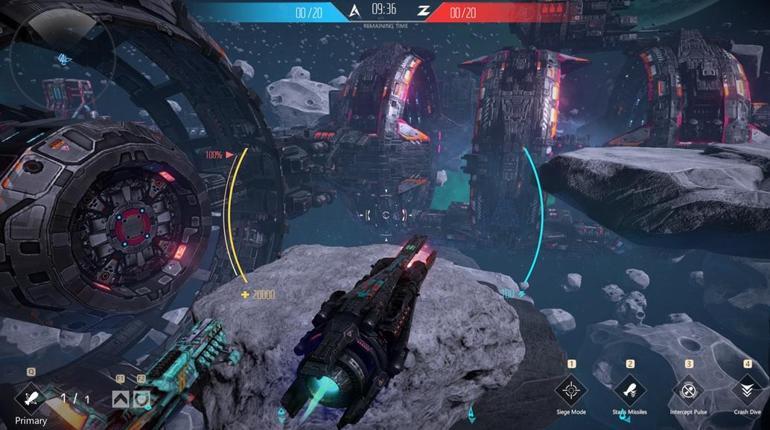The width and height of the screenshot is (770, 430).
Task: Trigger the Intercept Pulse ability
Action: pos(688,389)
